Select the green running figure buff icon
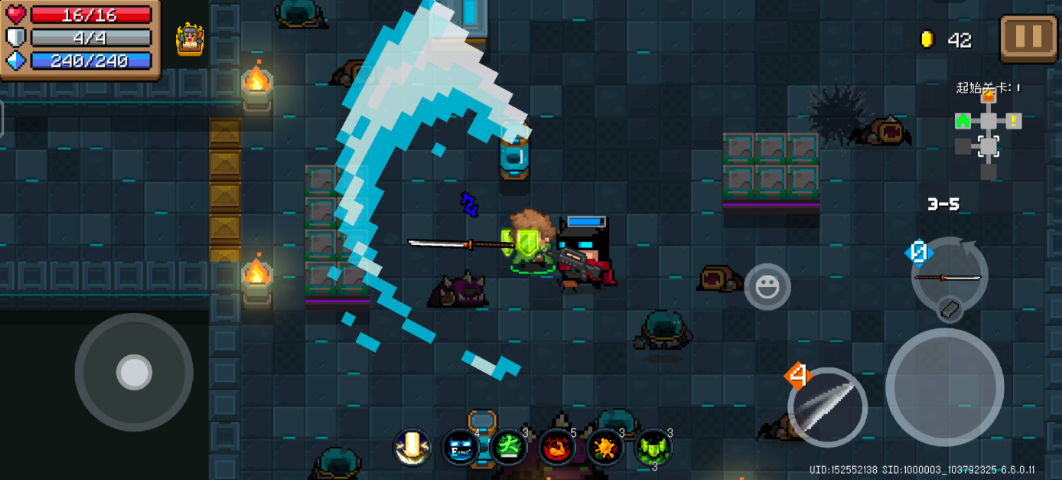1062x480 pixels. tap(509, 445)
